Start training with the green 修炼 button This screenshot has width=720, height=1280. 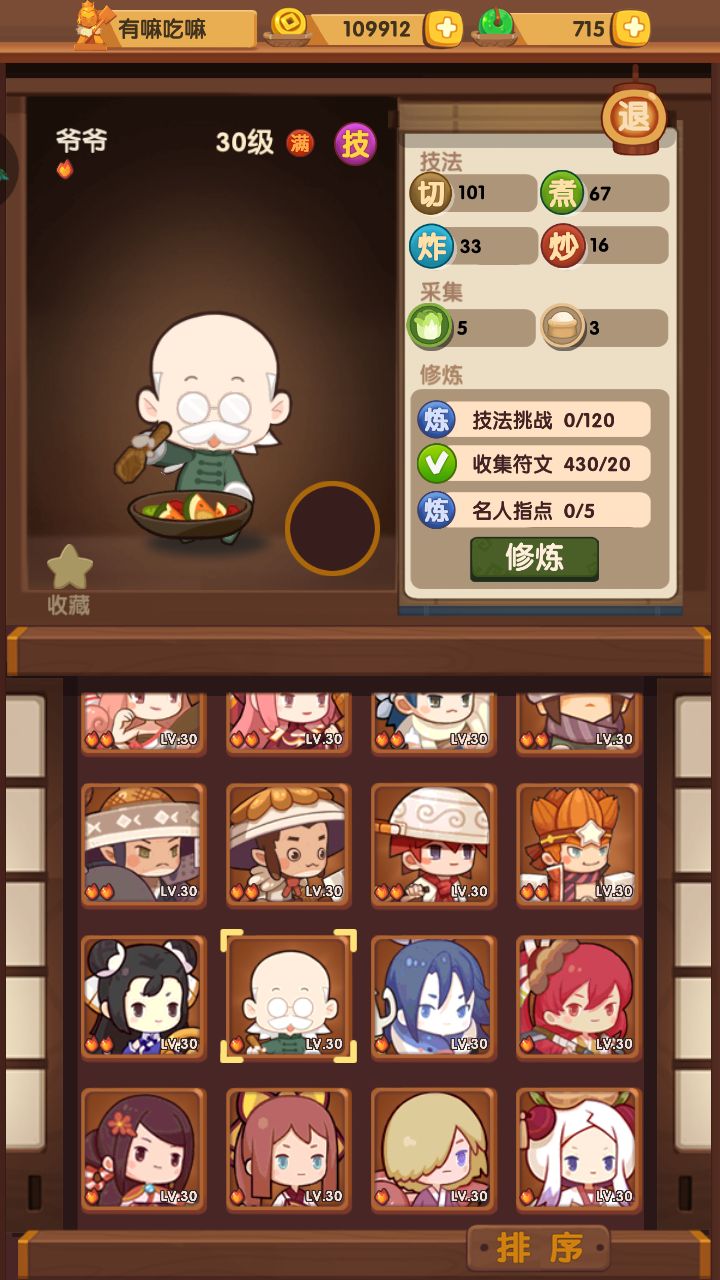(x=534, y=558)
